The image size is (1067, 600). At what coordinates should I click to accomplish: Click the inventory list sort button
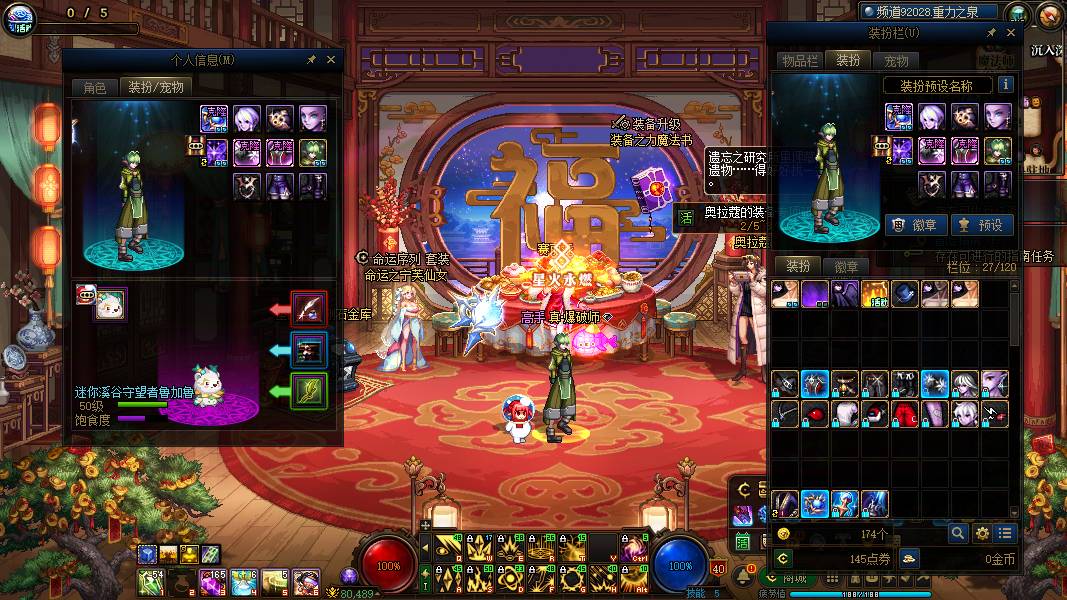[x=1005, y=534]
